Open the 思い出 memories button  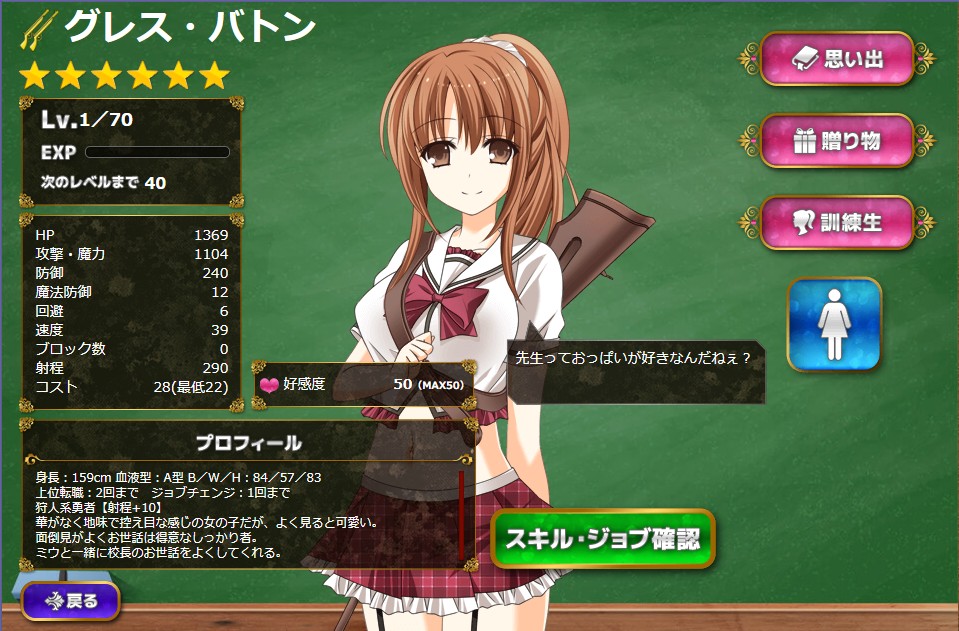point(837,59)
